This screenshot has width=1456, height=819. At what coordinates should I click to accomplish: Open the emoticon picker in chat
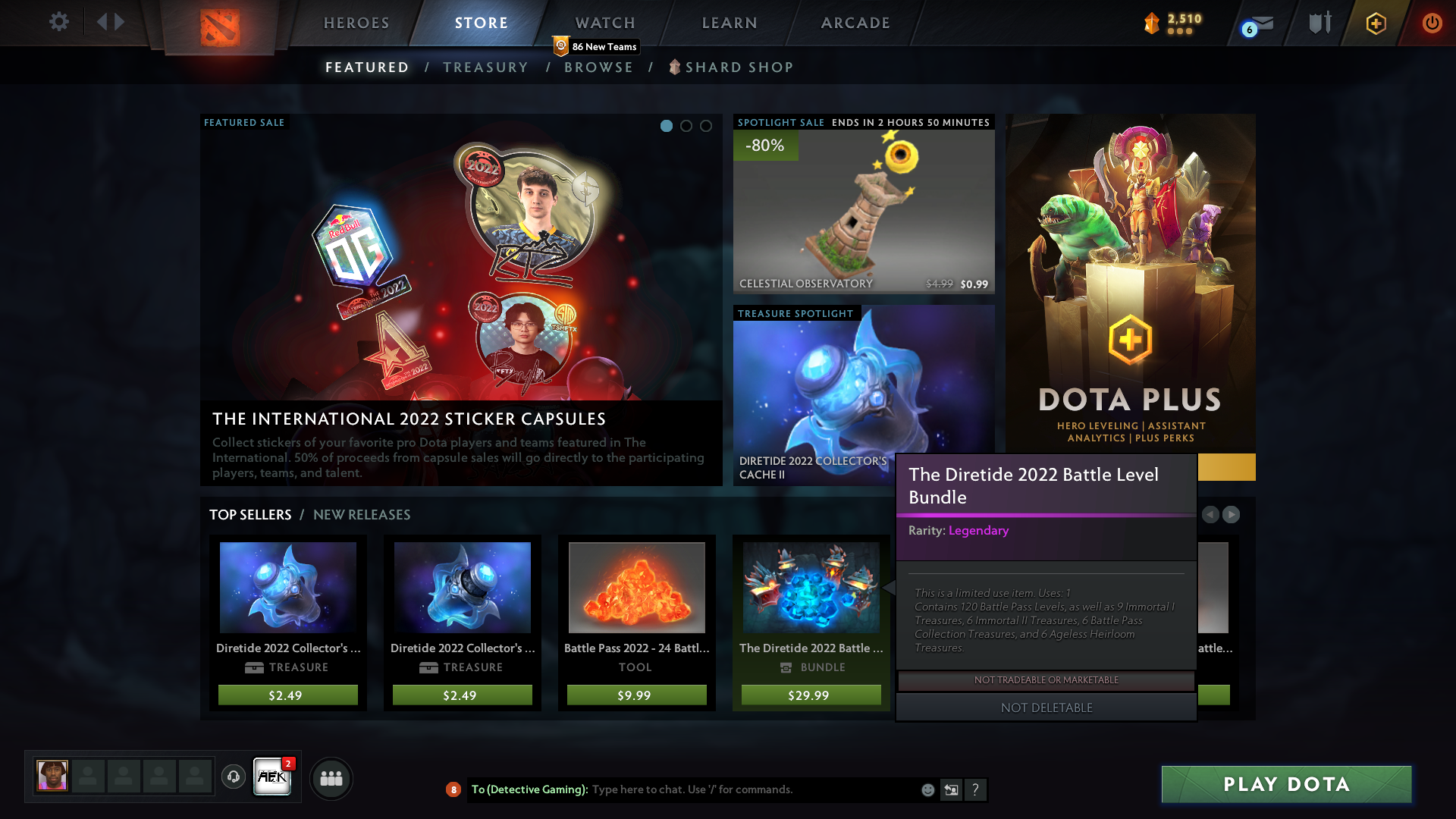pyautogui.click(x=927, y=789)
